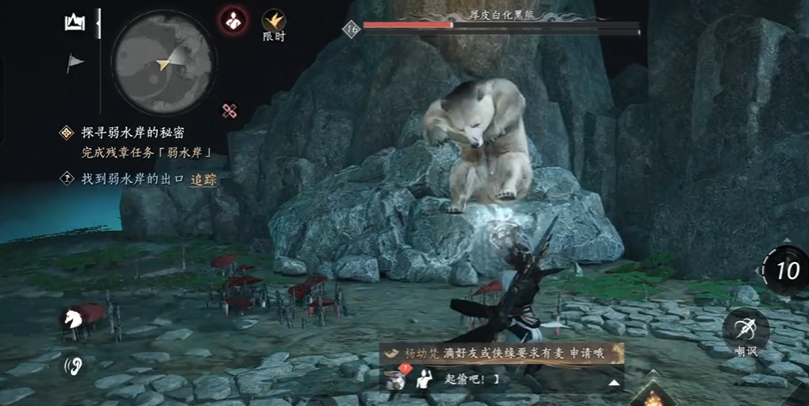Tap the round dial showing 10

(785, 270)
